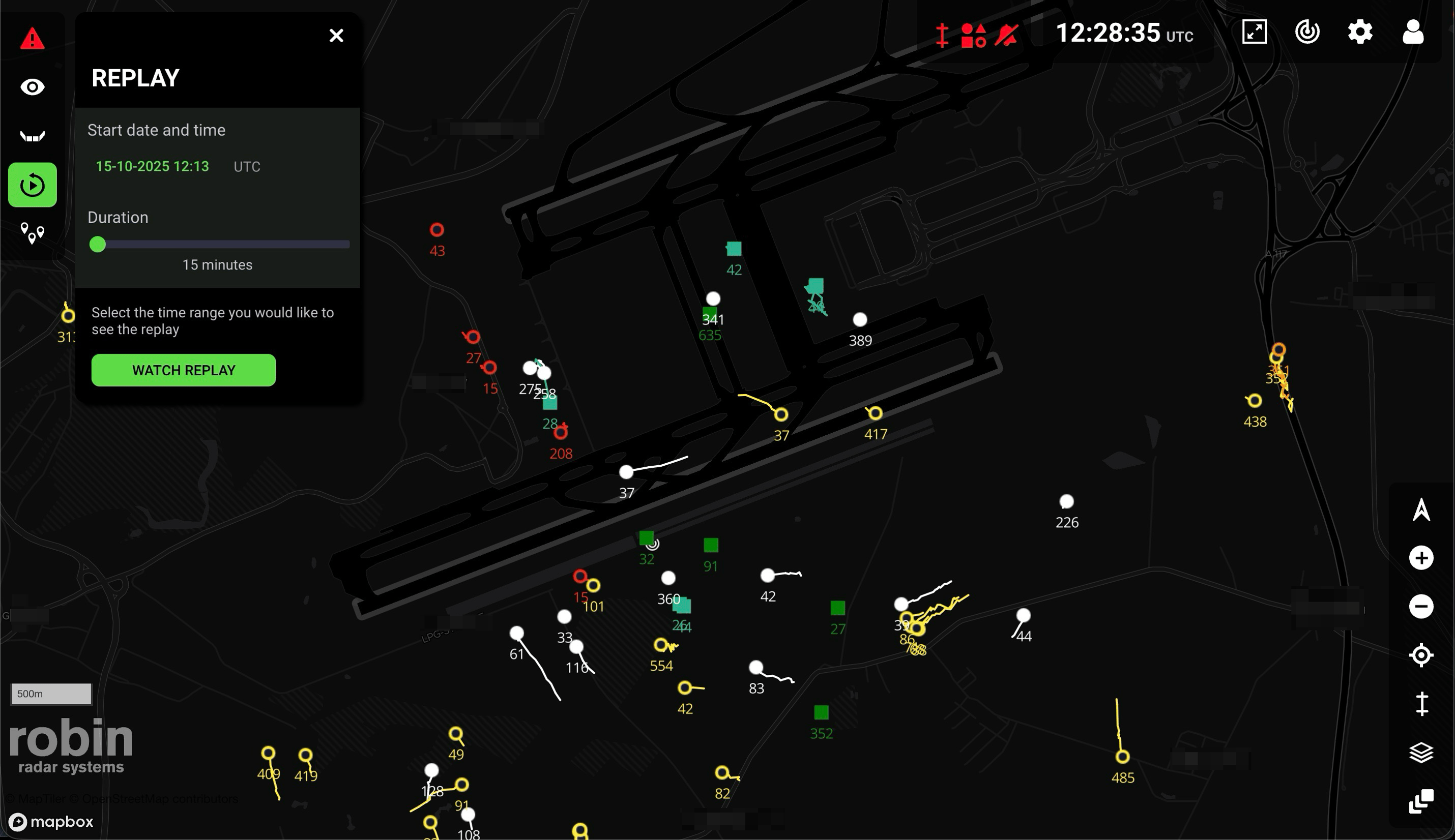Viewport: 1455px width, 840px height.
Task: Open the map layers selector
Action: pos(1422,751)
